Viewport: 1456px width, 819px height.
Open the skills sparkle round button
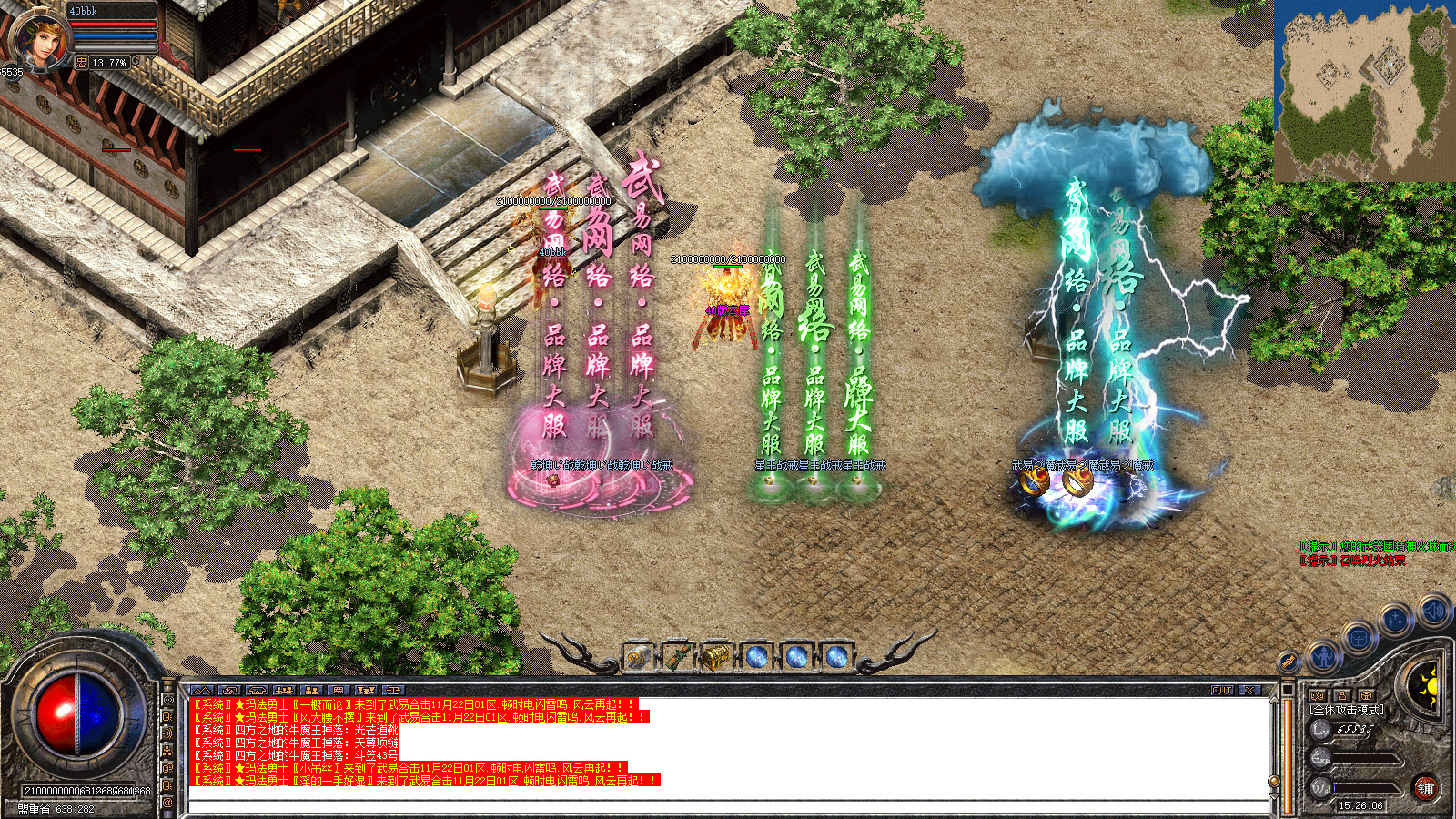pos(1394,621)
